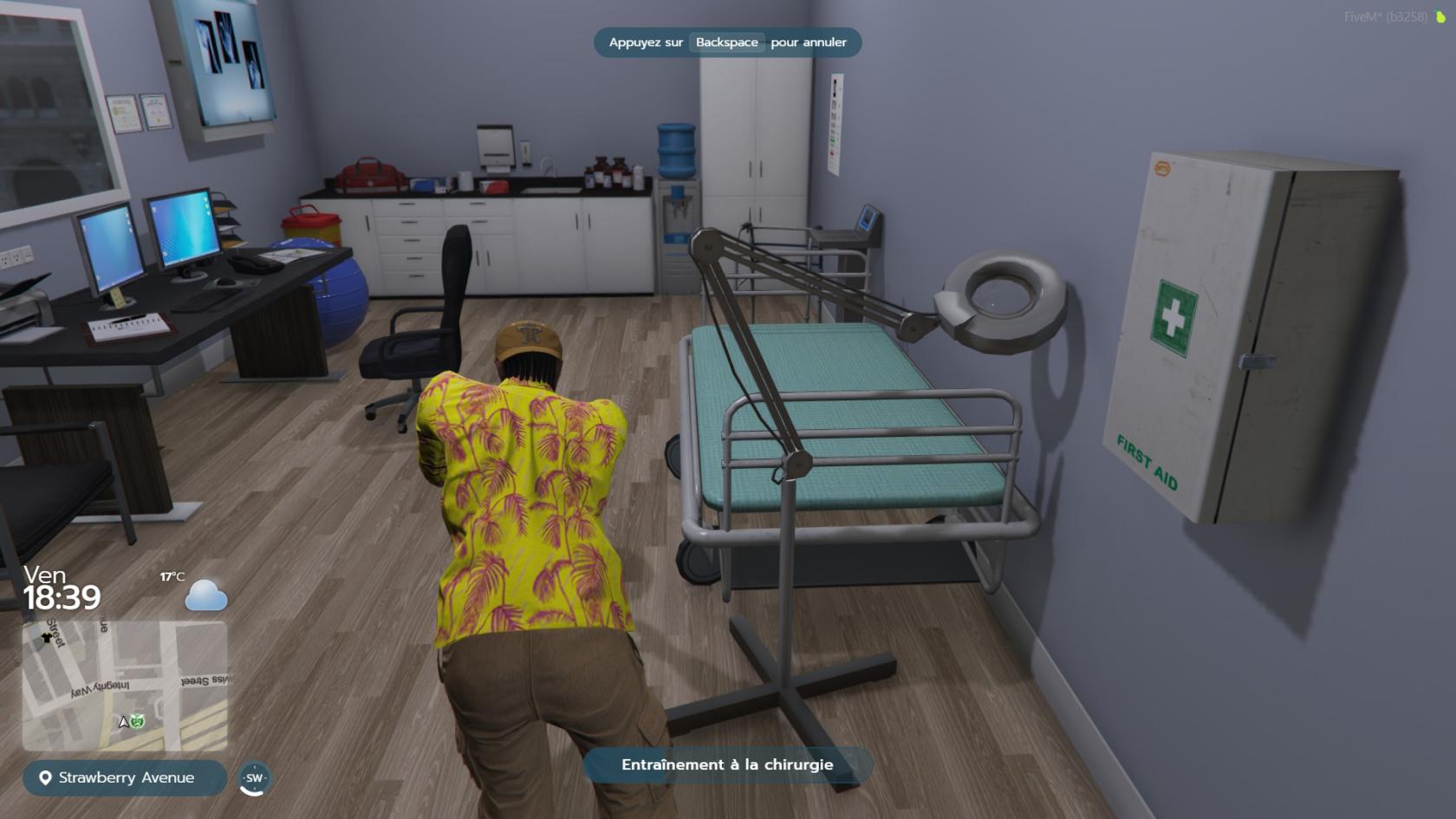Select the Strawberry Avenue location label
Viewport: 1456px width, 819px height.
[x=125, y=777]
